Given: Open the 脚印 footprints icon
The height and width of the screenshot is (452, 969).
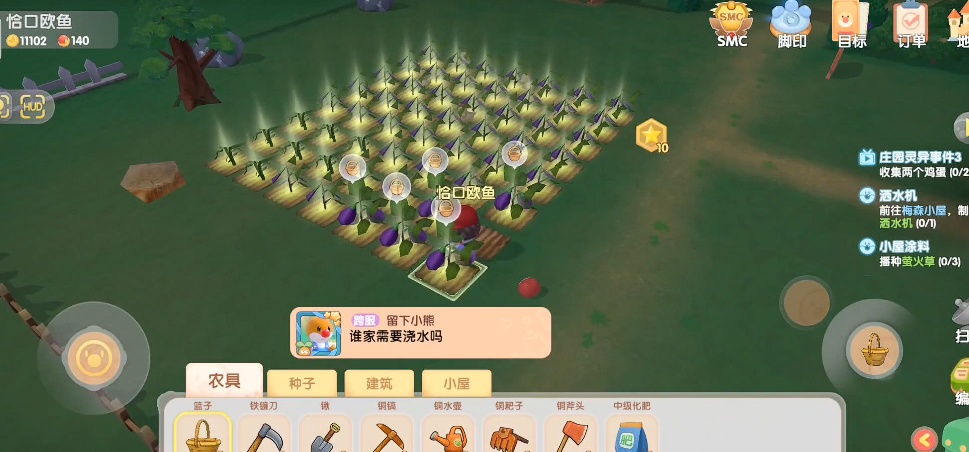Looking at the screenshot, I should (x=792, y=22).
